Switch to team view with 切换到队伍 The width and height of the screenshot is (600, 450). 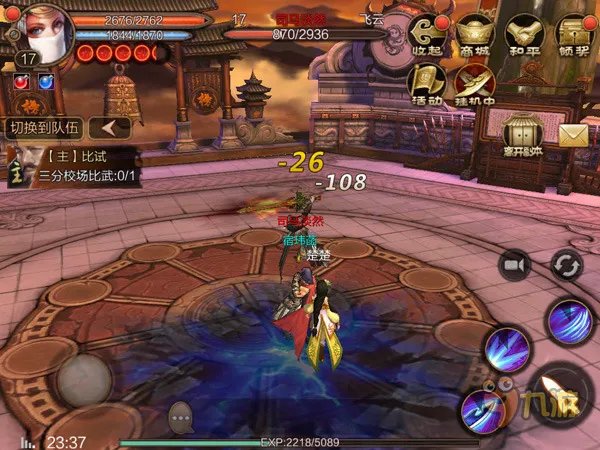43,128
